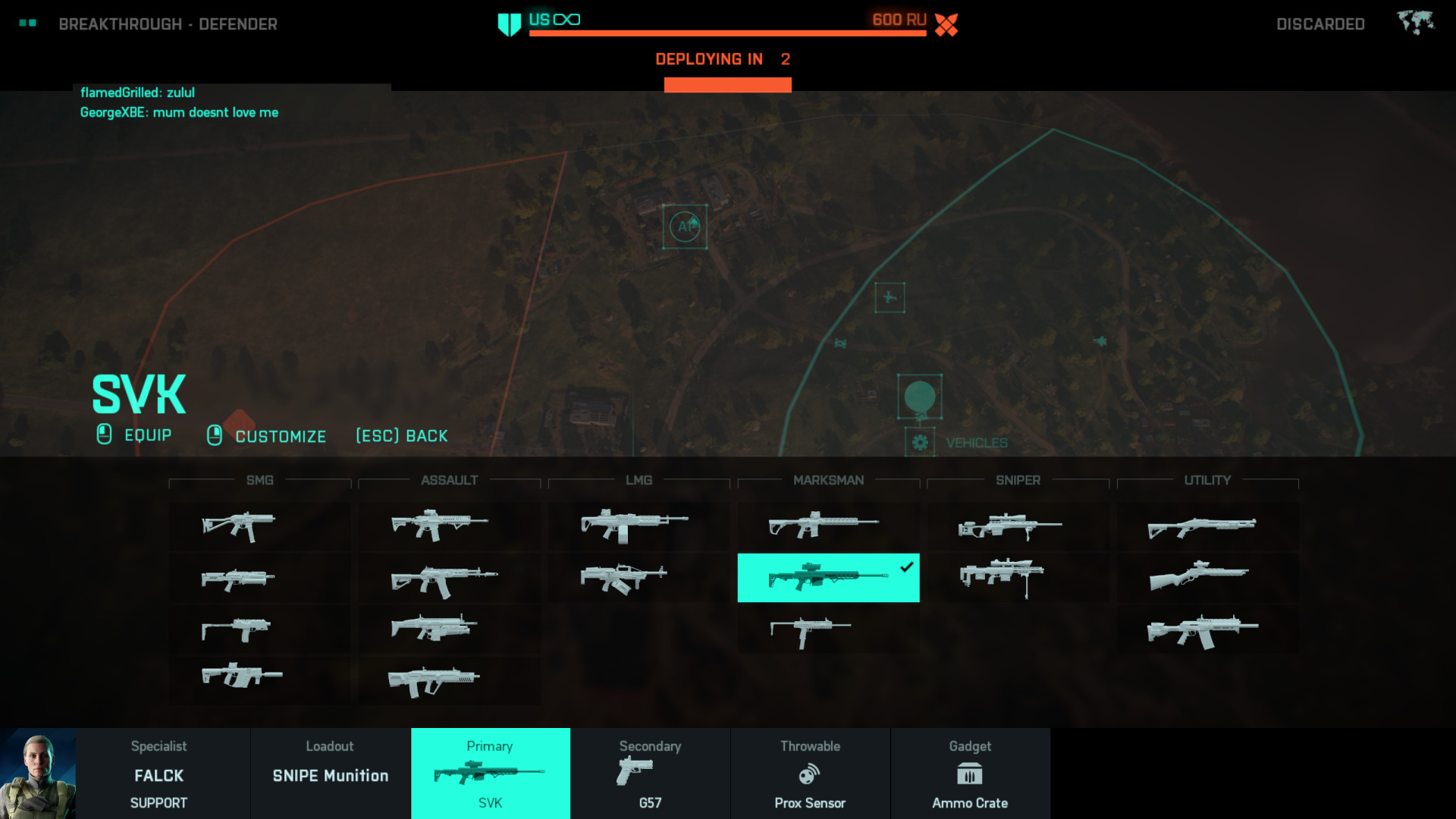
Task: Click the A1 objective marker on the map
Action: 685,225
